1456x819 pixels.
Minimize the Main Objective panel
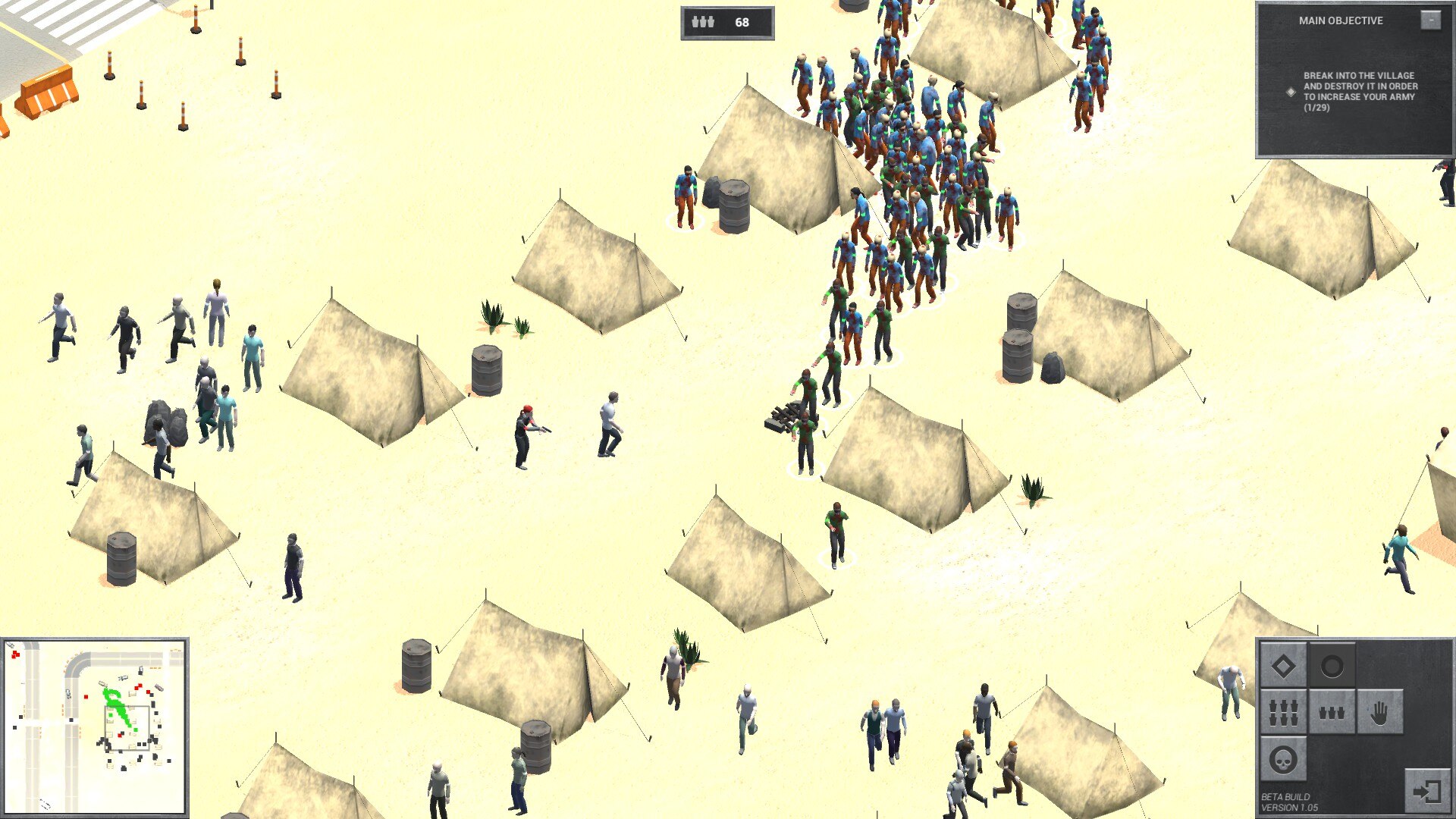pyautogui.click(x=1430, y=20)
